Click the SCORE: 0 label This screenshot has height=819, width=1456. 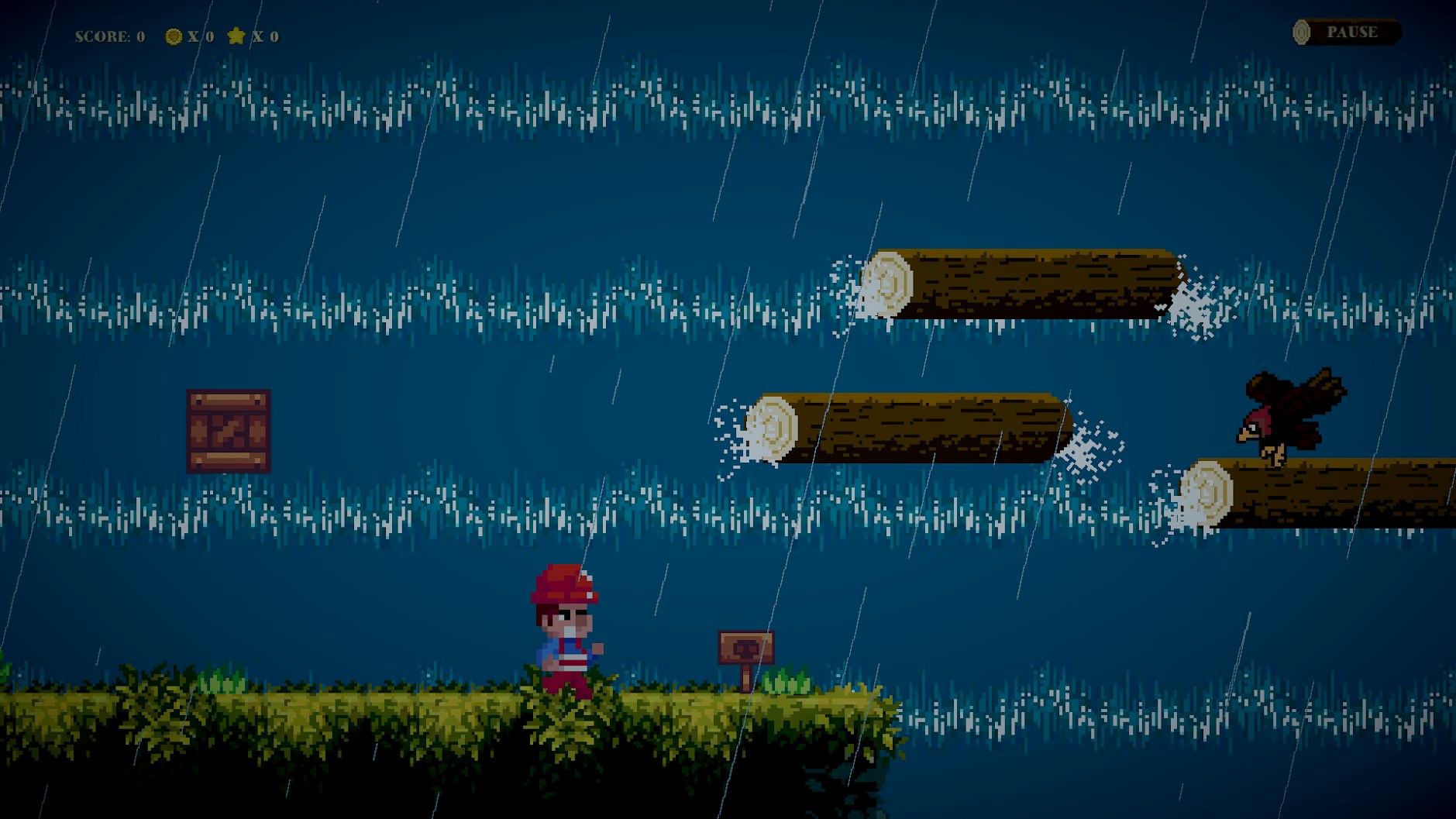pos(108,35)
